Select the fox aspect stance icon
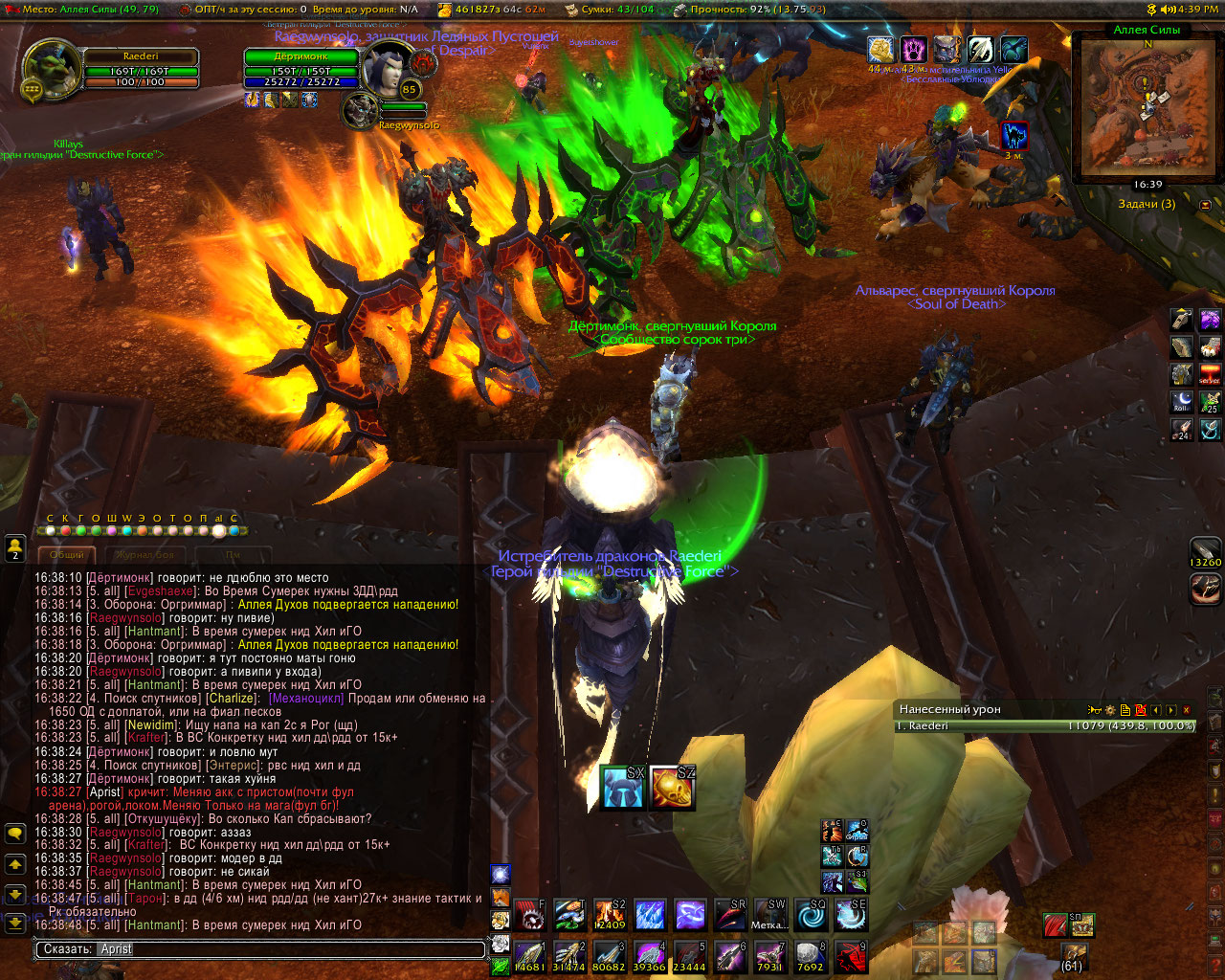This screenshot has width=1225, height=980. click(501, 897)
